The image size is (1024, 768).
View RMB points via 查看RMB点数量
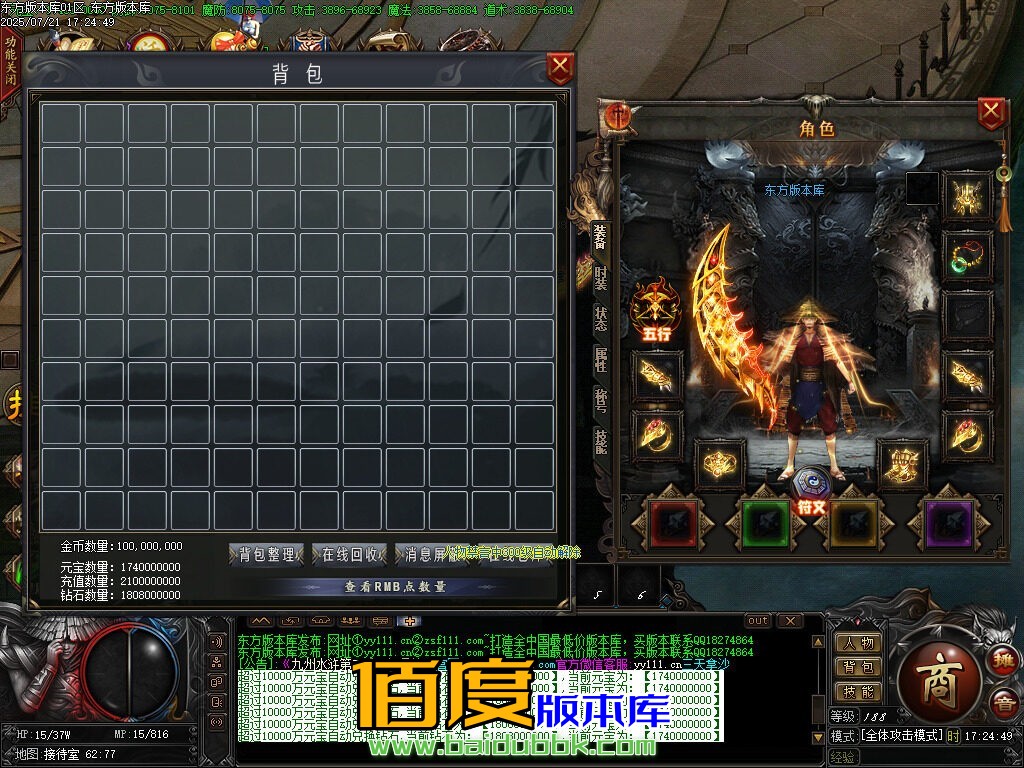[x=395, y=587]
